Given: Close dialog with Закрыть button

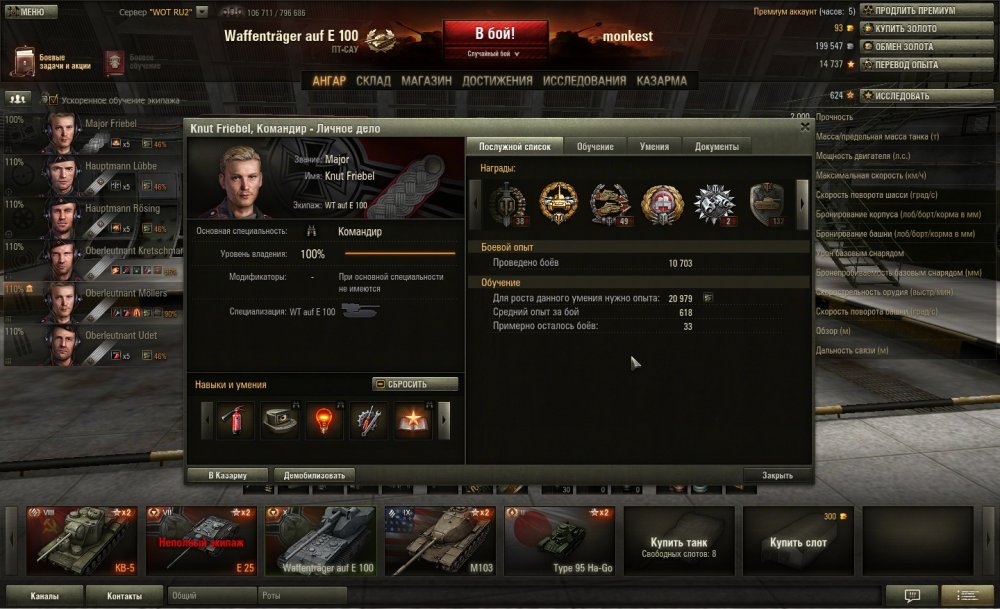Looking at the screenshot, I should coord(777,475).
